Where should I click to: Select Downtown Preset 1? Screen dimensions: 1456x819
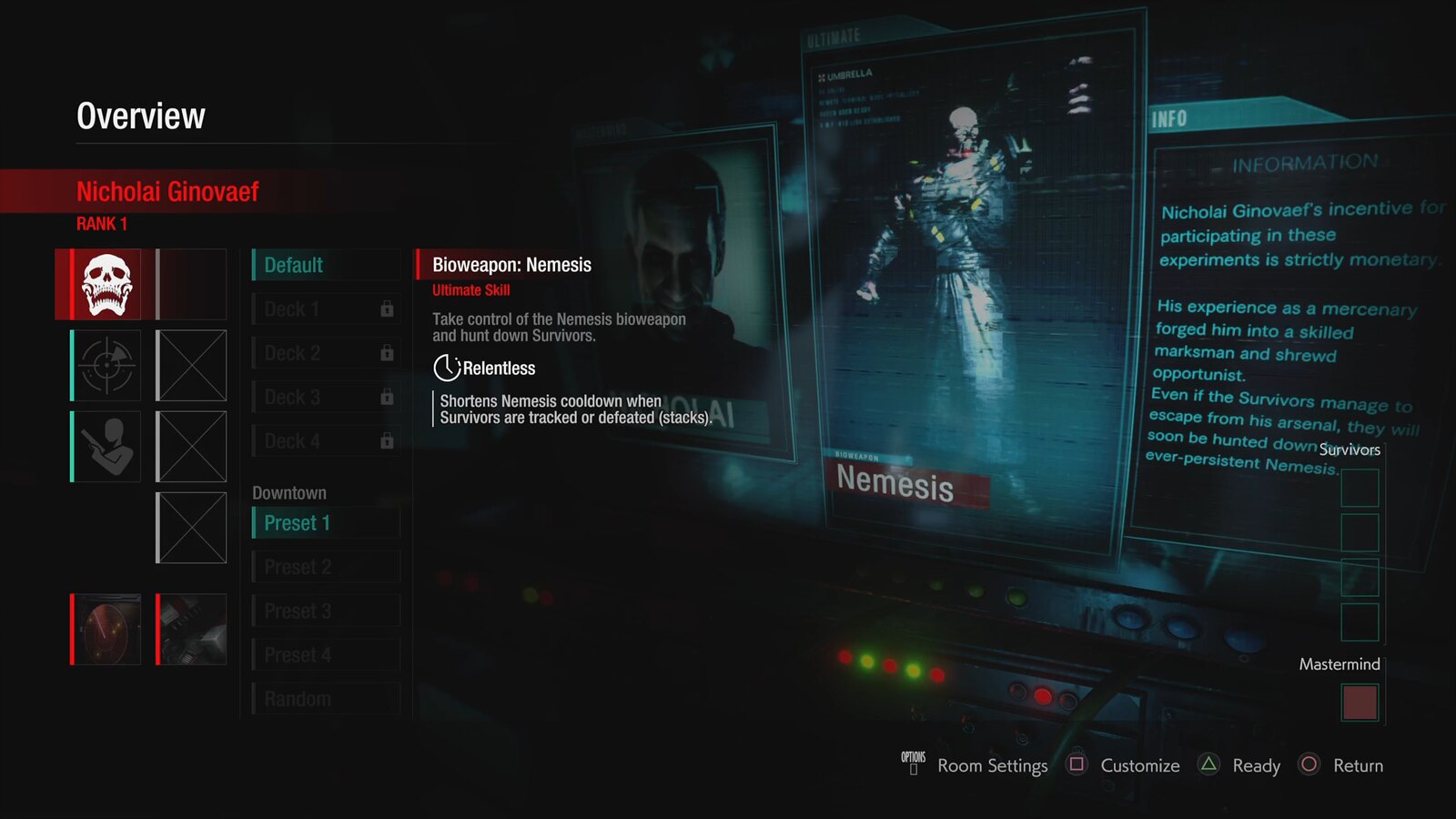[325, 523]
